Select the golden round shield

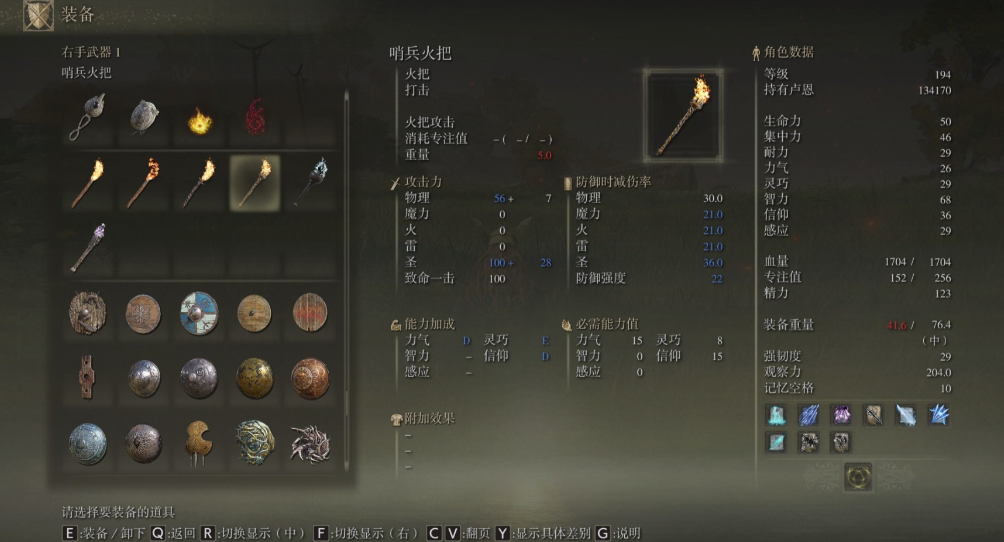(254, 378)
